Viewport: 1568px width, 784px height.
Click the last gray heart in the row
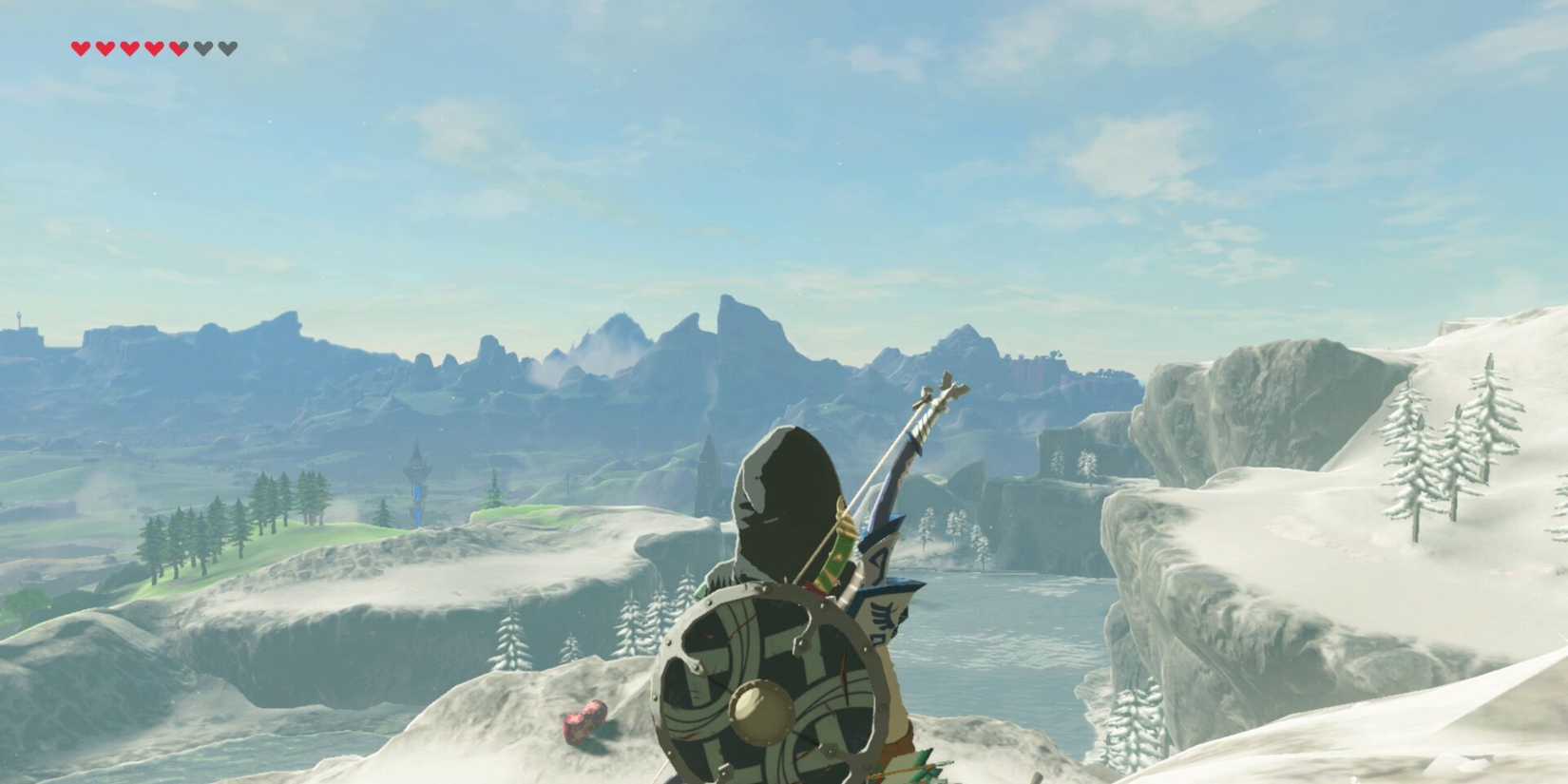[227, 48]
